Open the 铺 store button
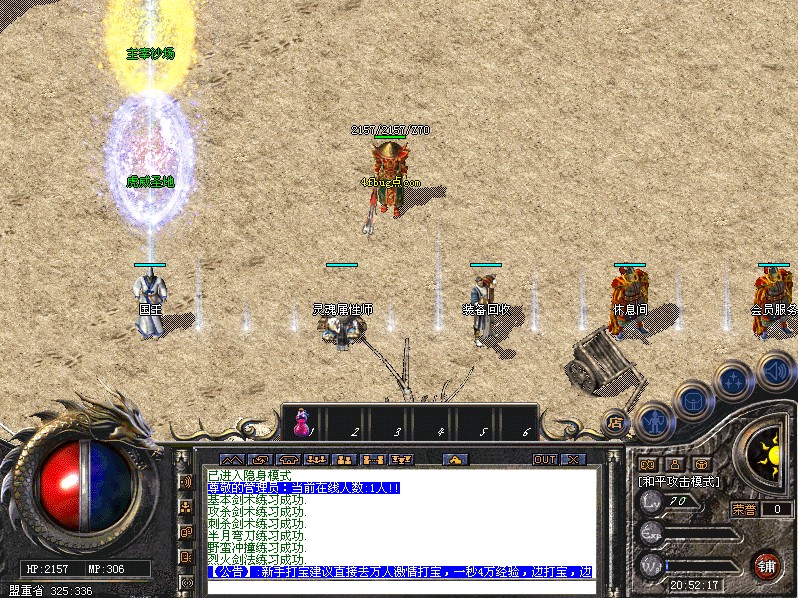Image resolution: width=798 pixels, height=598 pixels. point(767,565)
